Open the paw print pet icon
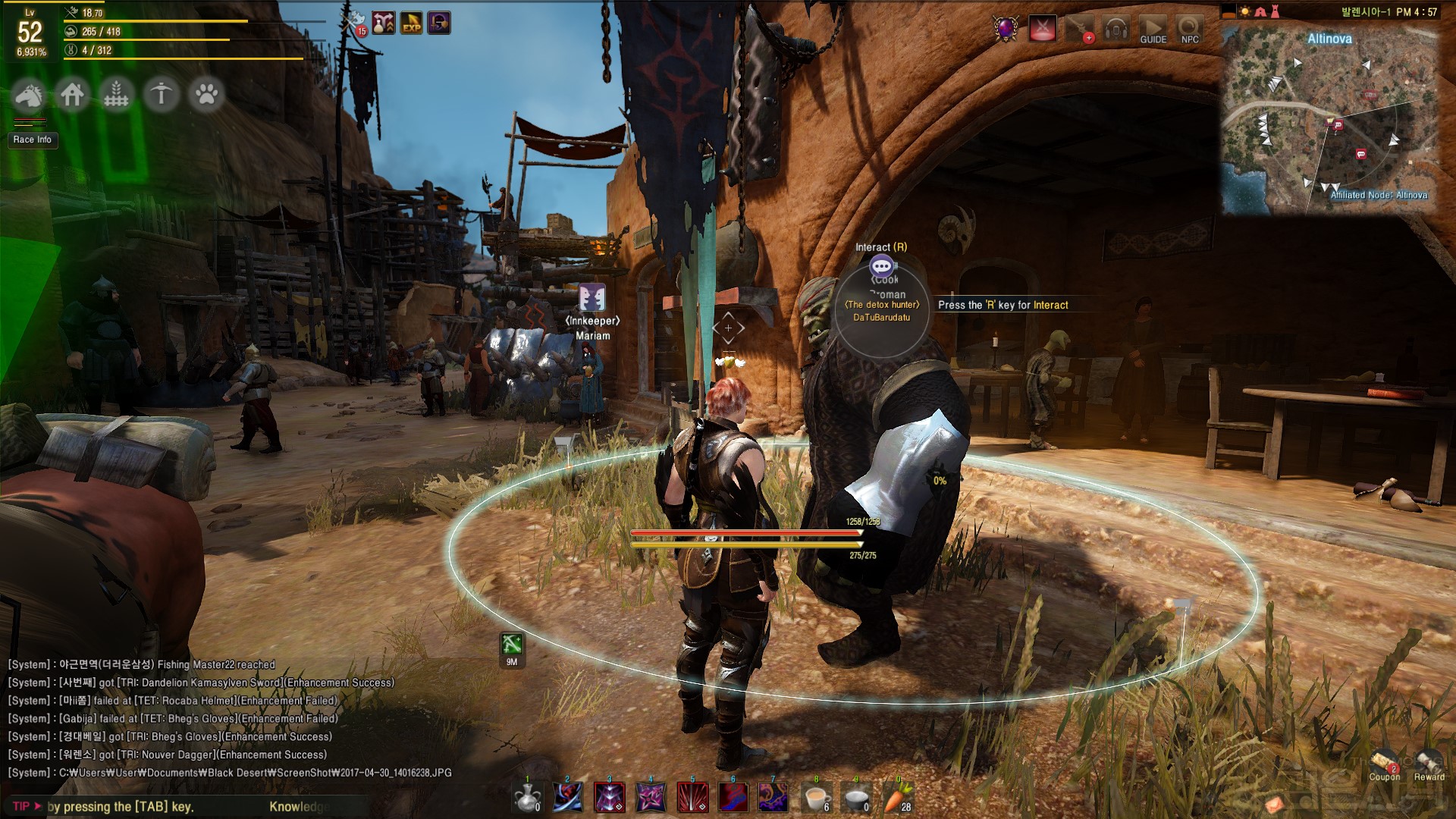Image resolution: width=1456 pixels, height=819 pixels. click(206, 95)
